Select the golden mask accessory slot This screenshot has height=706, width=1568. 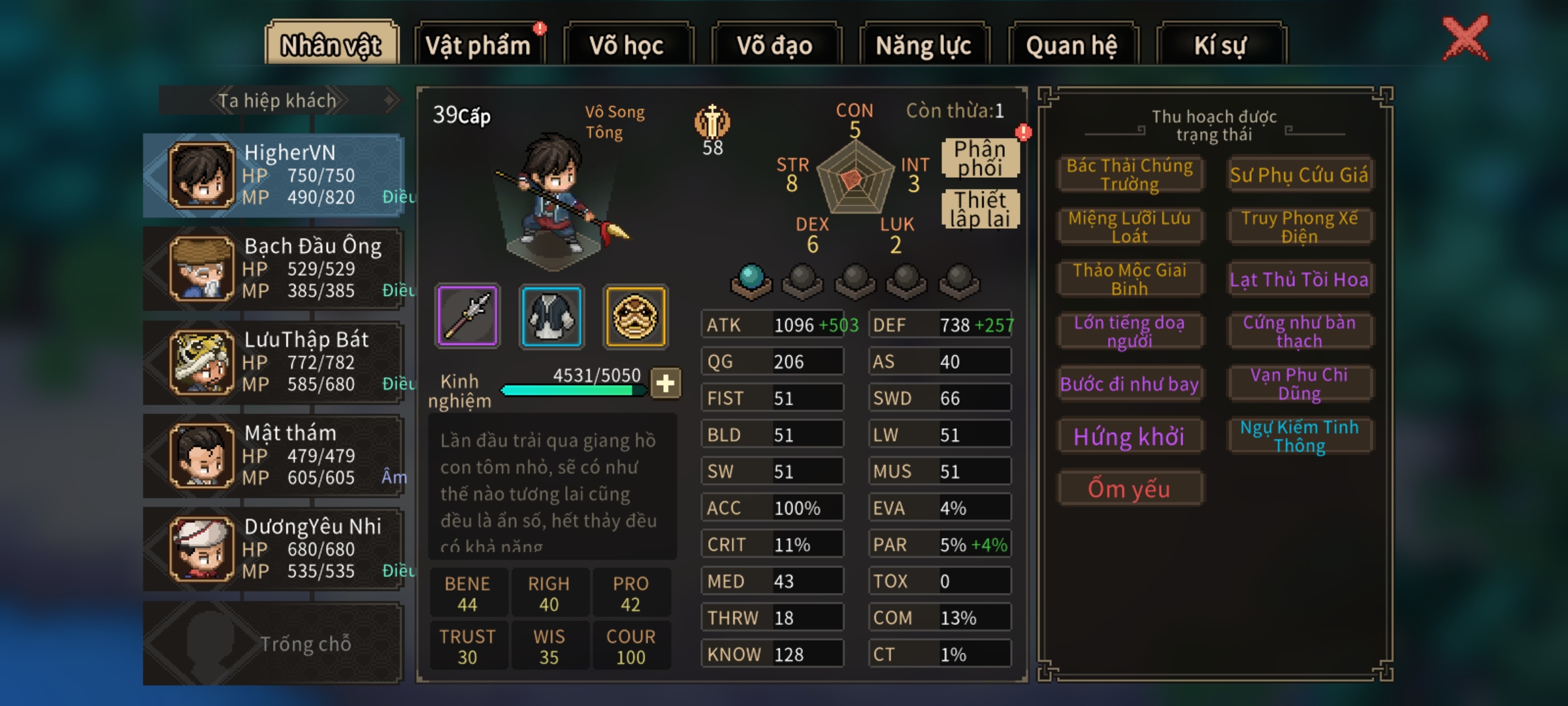click(x=635, y=316)
